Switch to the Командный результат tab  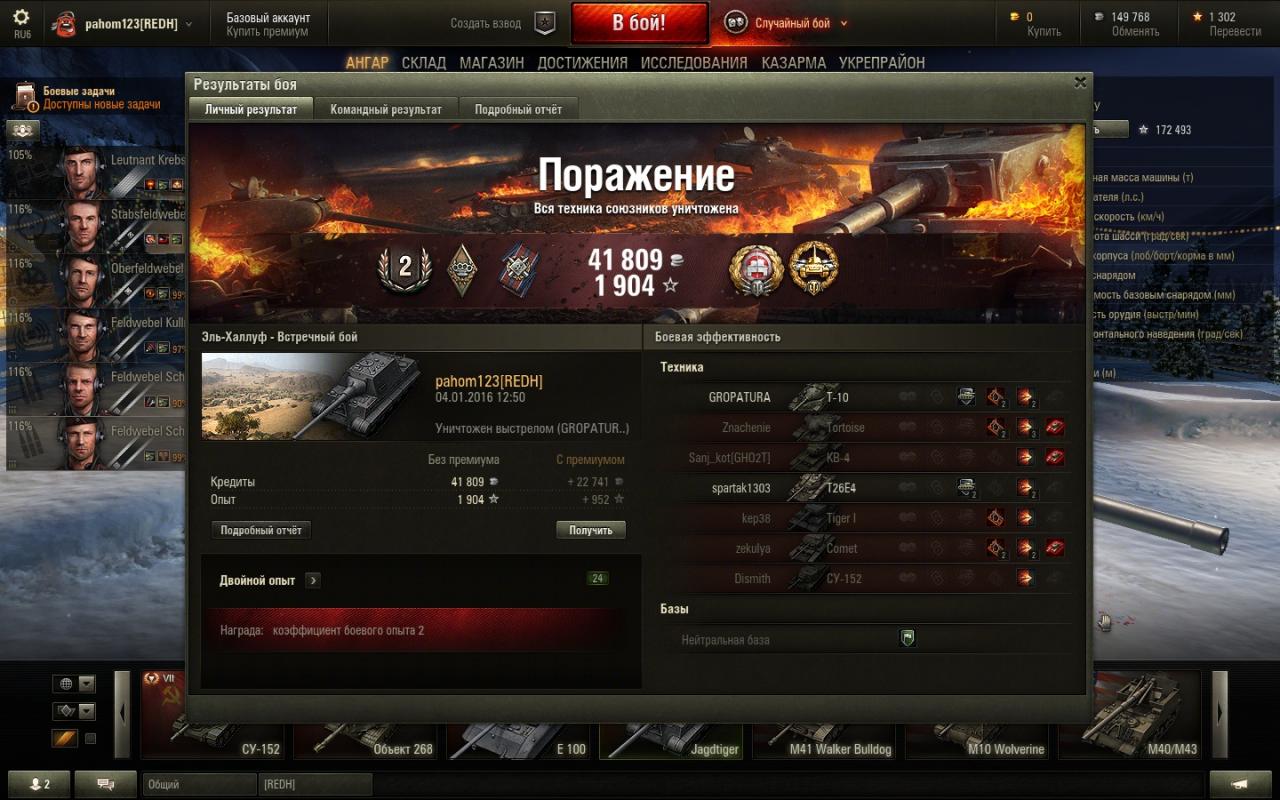(386, 109)
